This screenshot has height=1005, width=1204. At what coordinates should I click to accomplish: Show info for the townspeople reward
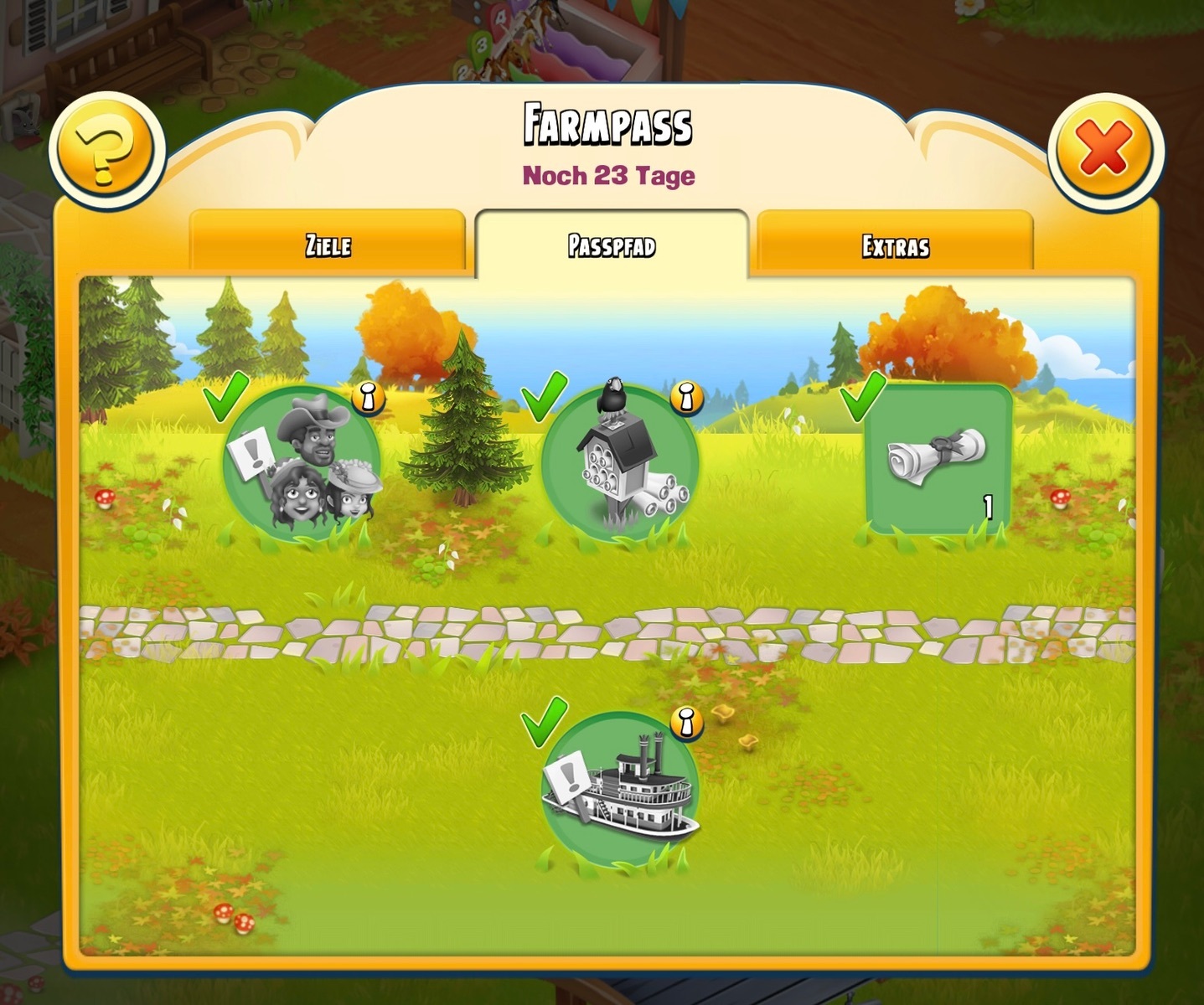coord(368,398)
